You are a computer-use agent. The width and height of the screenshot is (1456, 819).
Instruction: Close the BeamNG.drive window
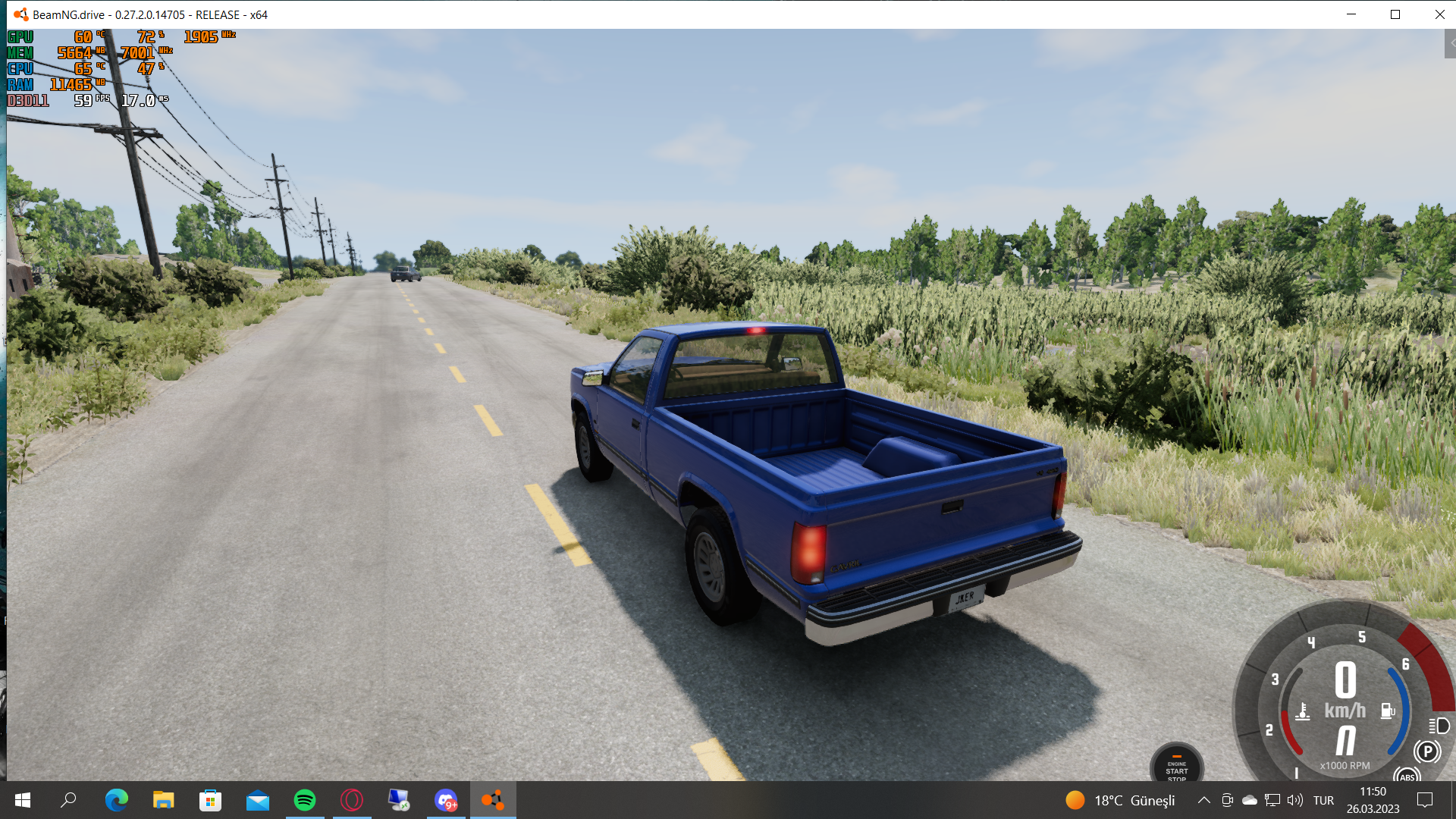[1439, 14]
